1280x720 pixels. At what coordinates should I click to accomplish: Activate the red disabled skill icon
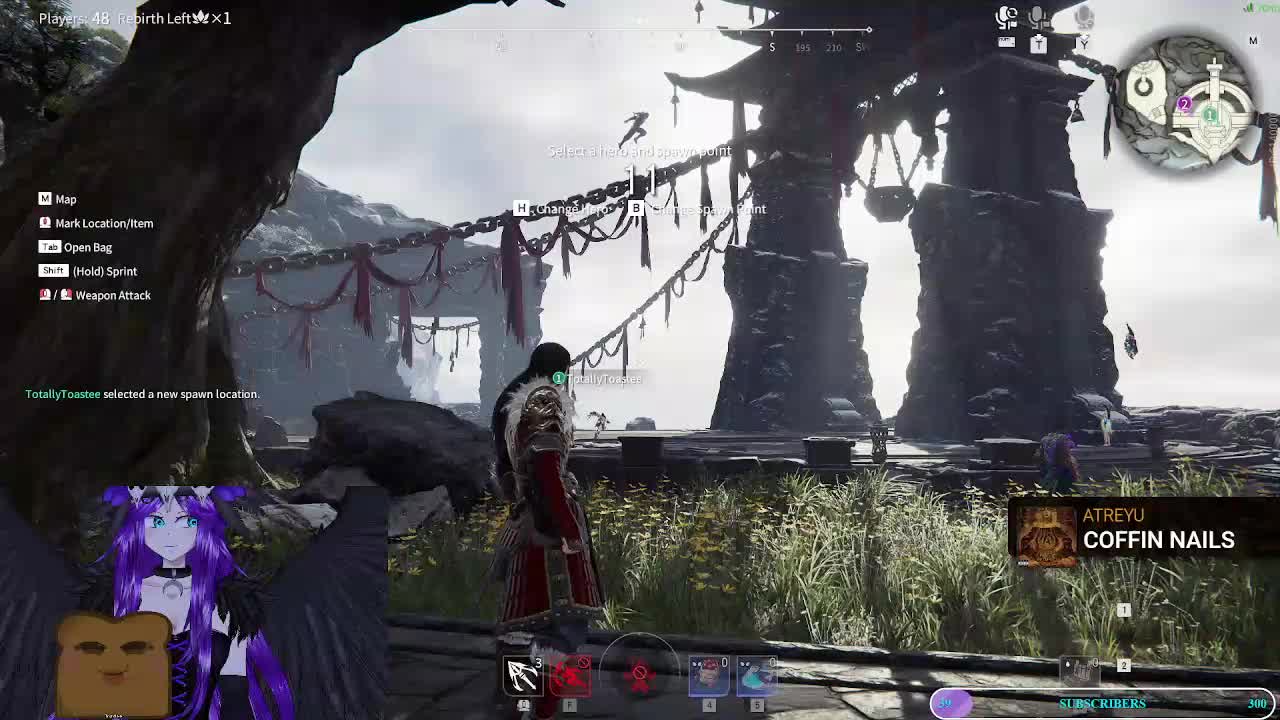(571, 676)
